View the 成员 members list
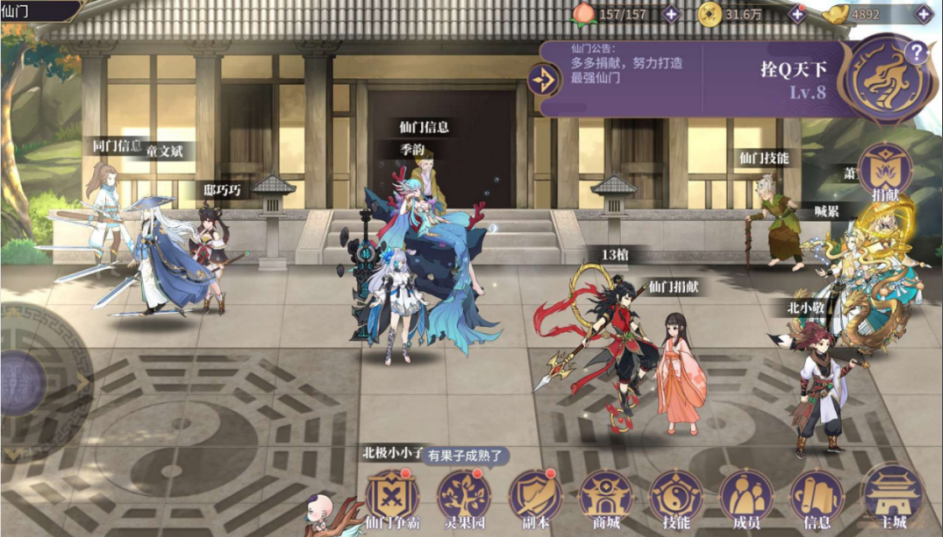The image size is (943, 537). pyautogui.click(x=746, y=496)
